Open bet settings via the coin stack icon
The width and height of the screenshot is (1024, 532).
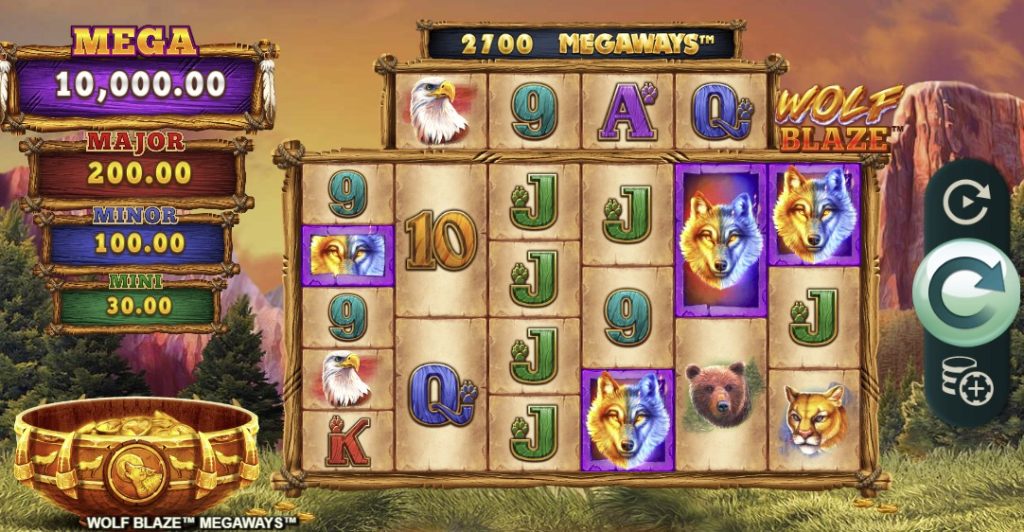(x=965, y=379)
